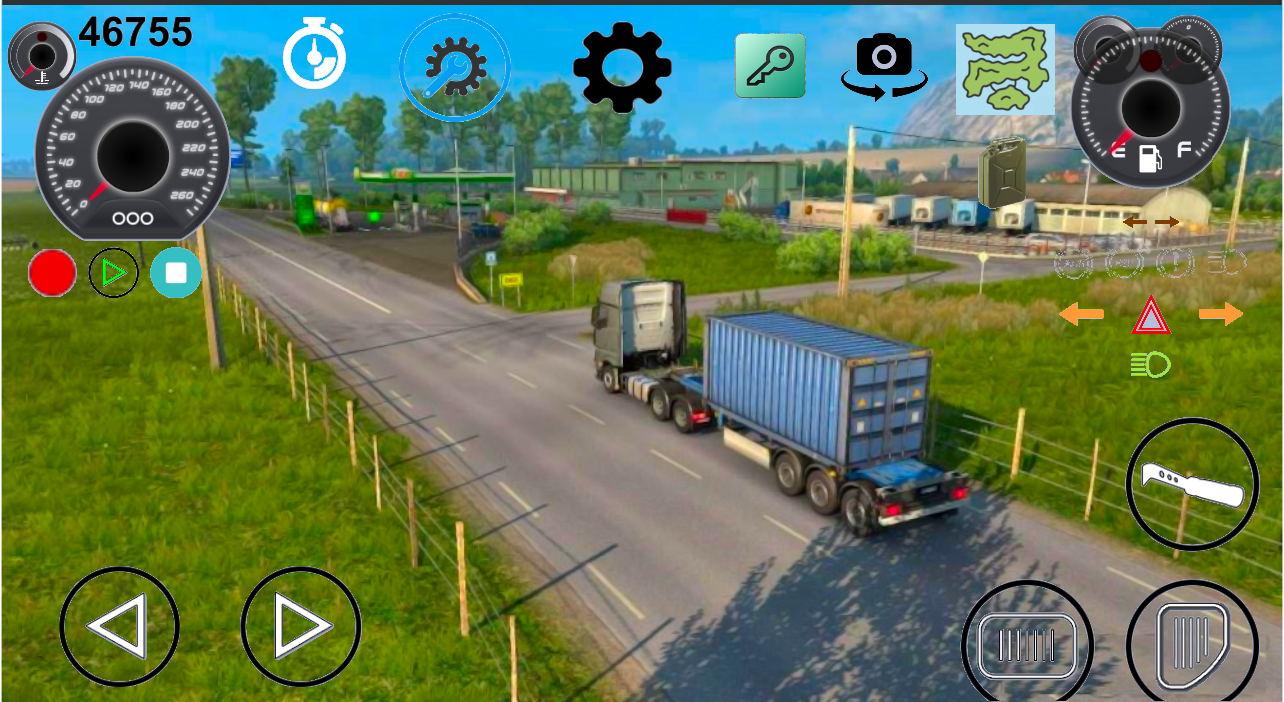Image resolution: width=1284 pixels, height=702 pixels.
Task: Click the green play triangle button
Action: [x=114, y=273]
